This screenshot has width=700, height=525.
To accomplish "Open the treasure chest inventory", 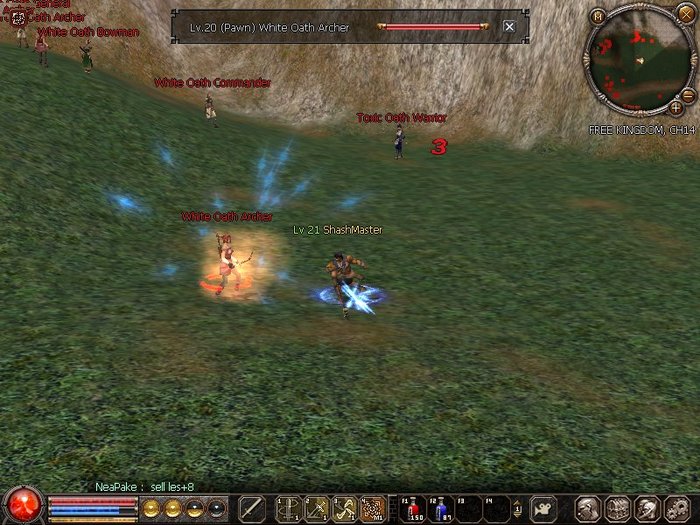I will [617, 508].
